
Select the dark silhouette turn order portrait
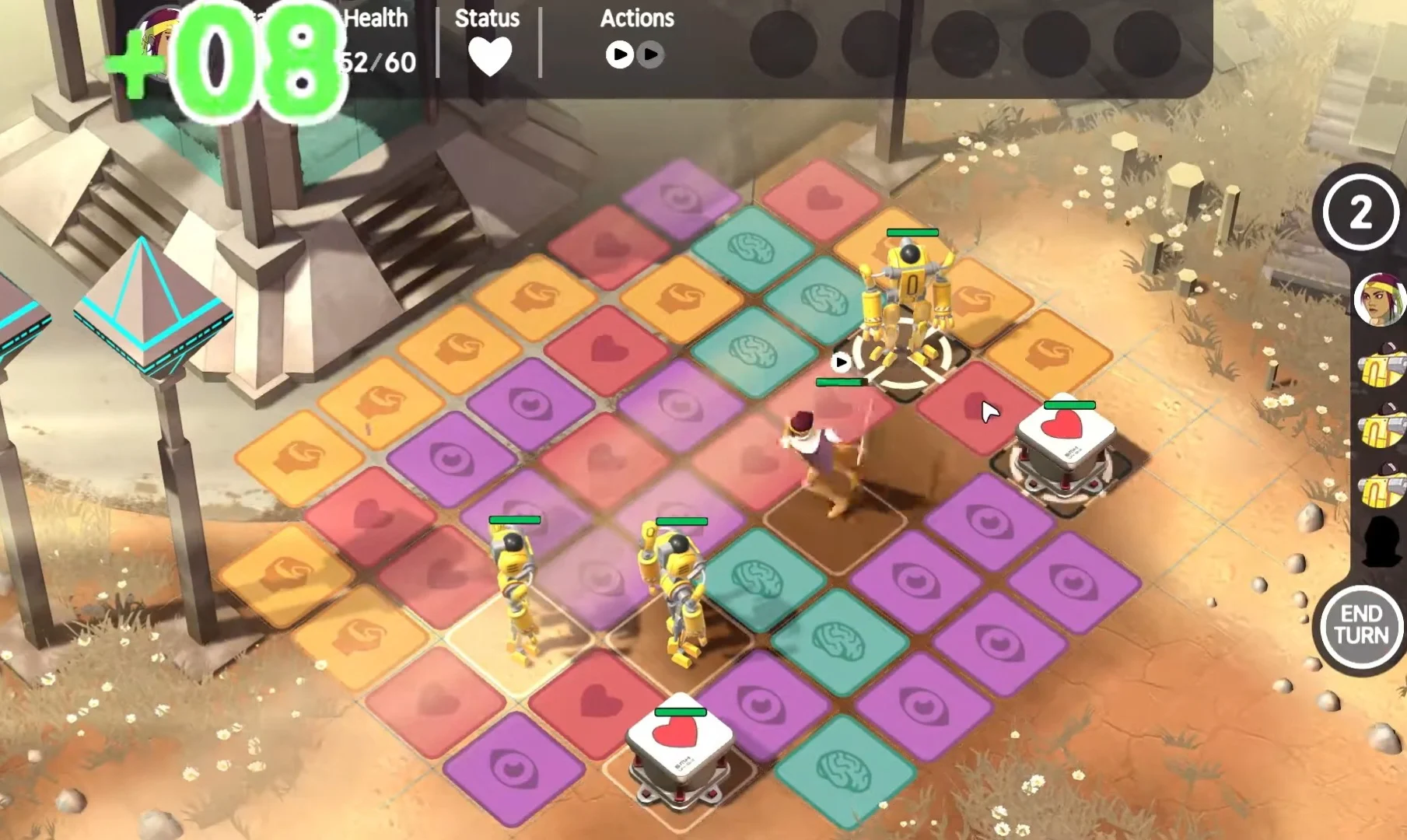click(x=1383, y=541)
